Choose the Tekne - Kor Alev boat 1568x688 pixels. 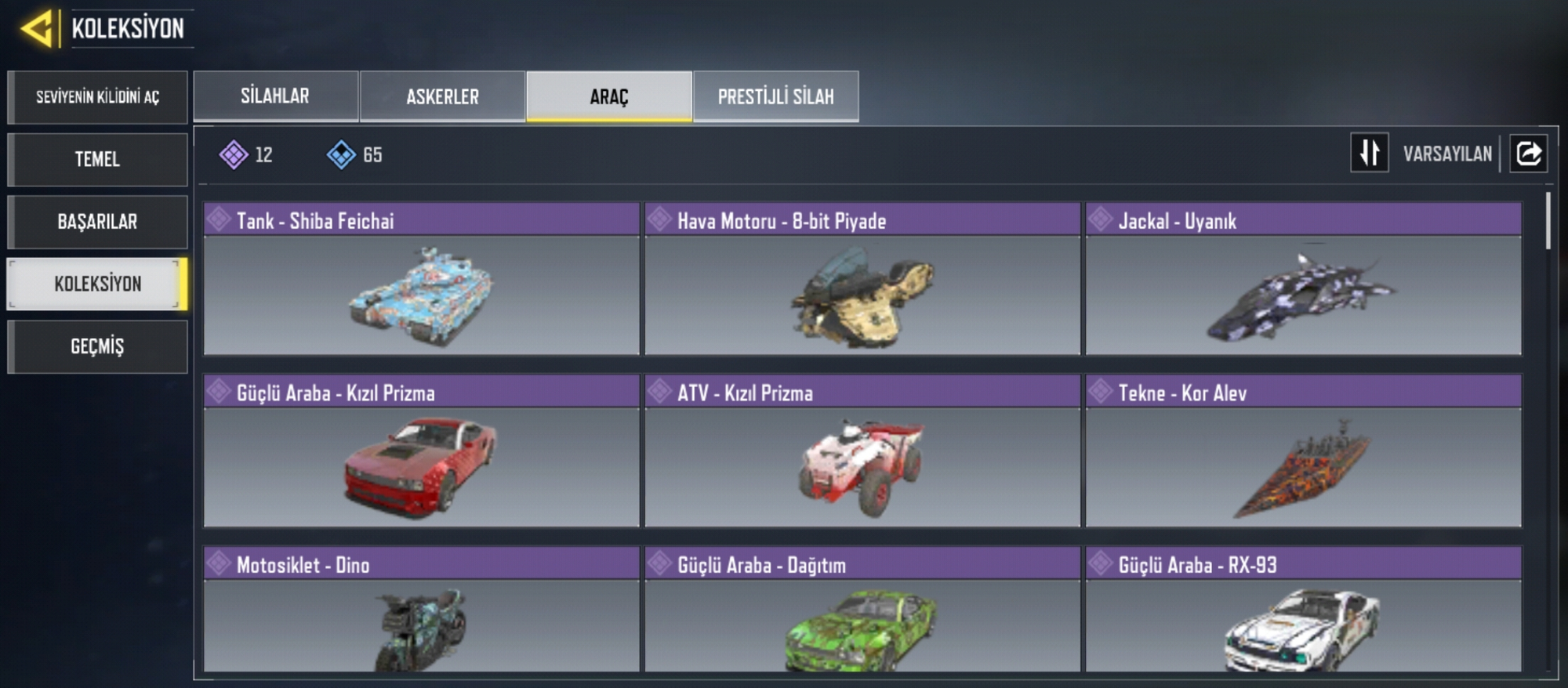tap(1303, 452)
